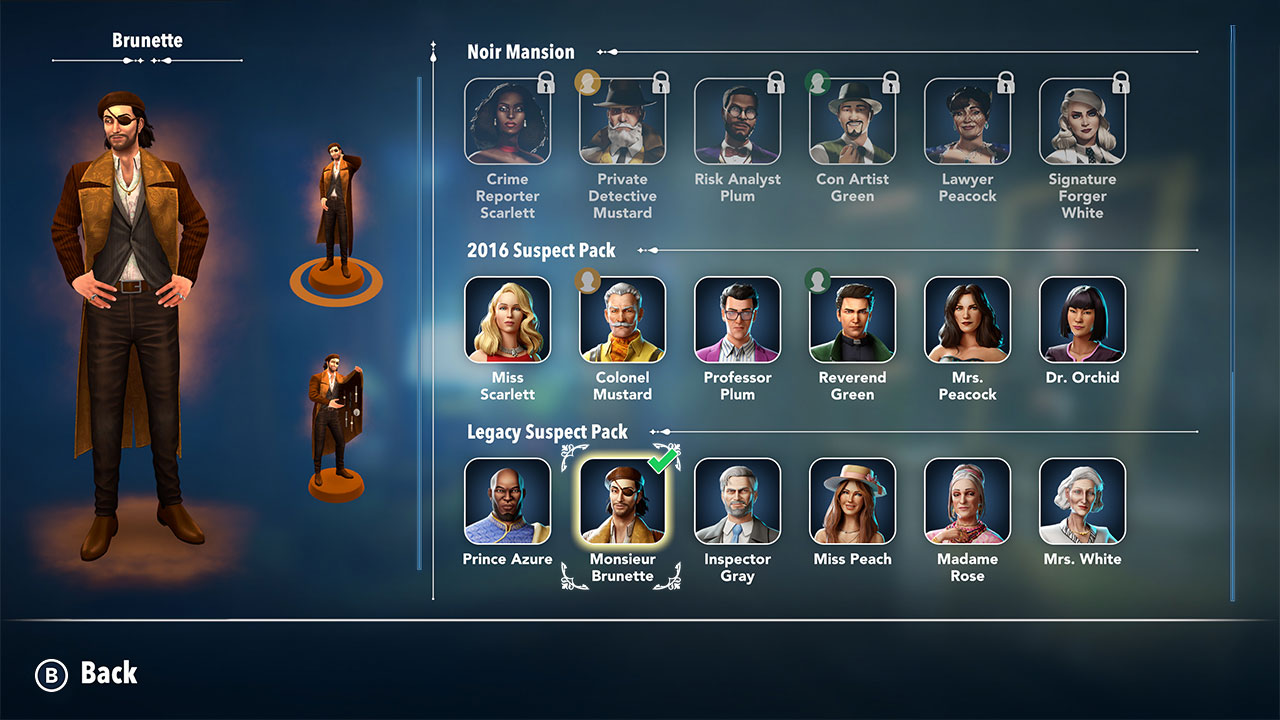Choose Lawyer Peacock portrait
Screen dimensions: 1280x720
coord(967,122)
